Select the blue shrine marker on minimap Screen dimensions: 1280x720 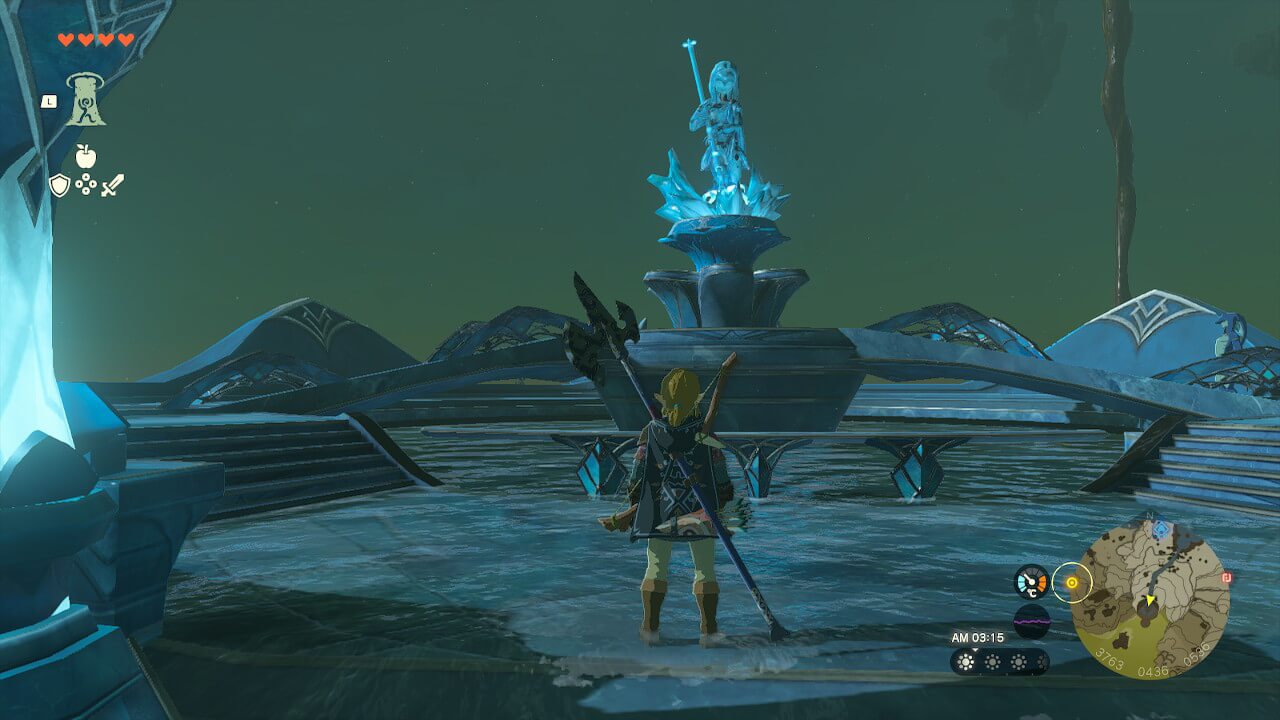coord(1160,527)
